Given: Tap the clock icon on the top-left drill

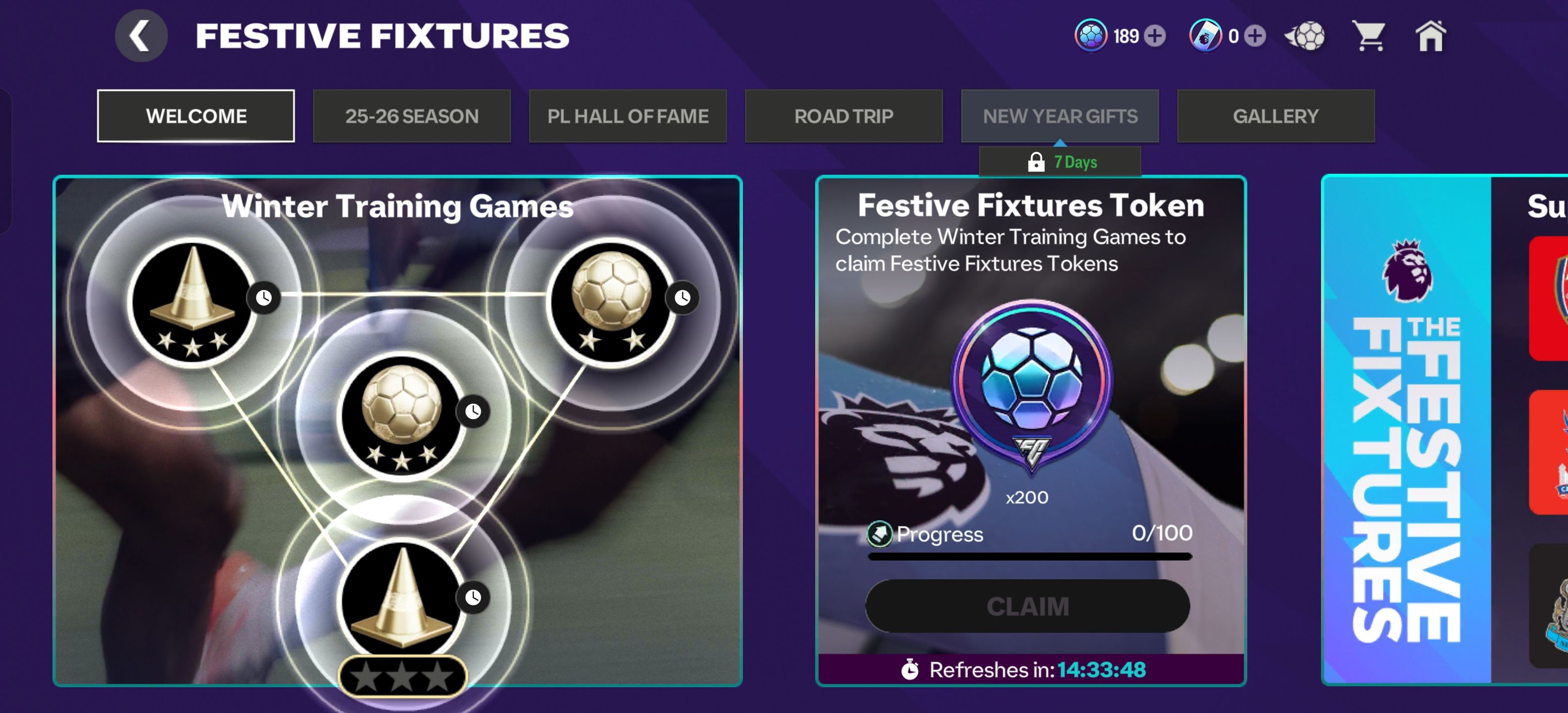Looking at the screenshot, I should pos(264,299).
